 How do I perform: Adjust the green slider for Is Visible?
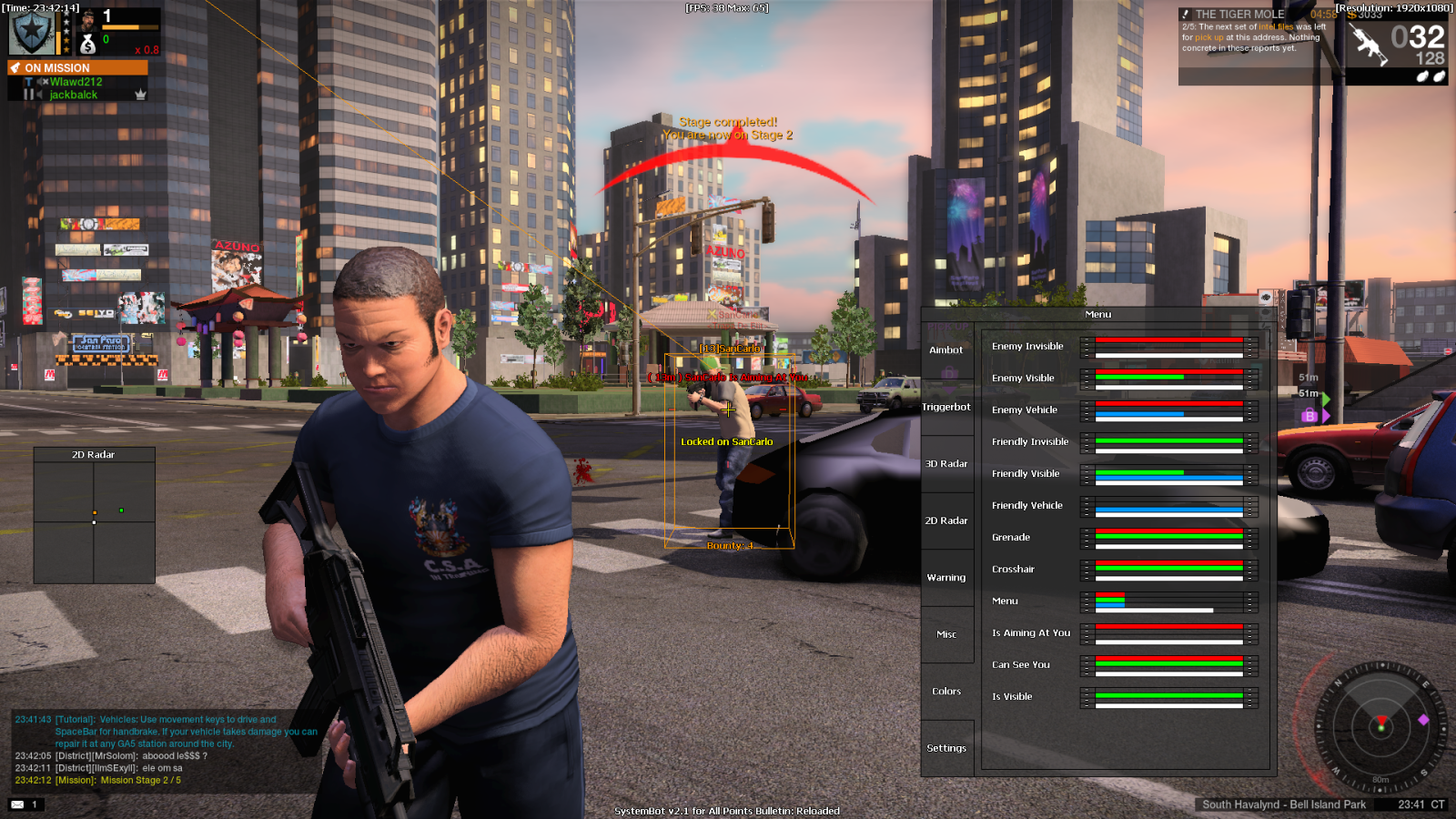pyautogui.click(x=1168, y=695)
